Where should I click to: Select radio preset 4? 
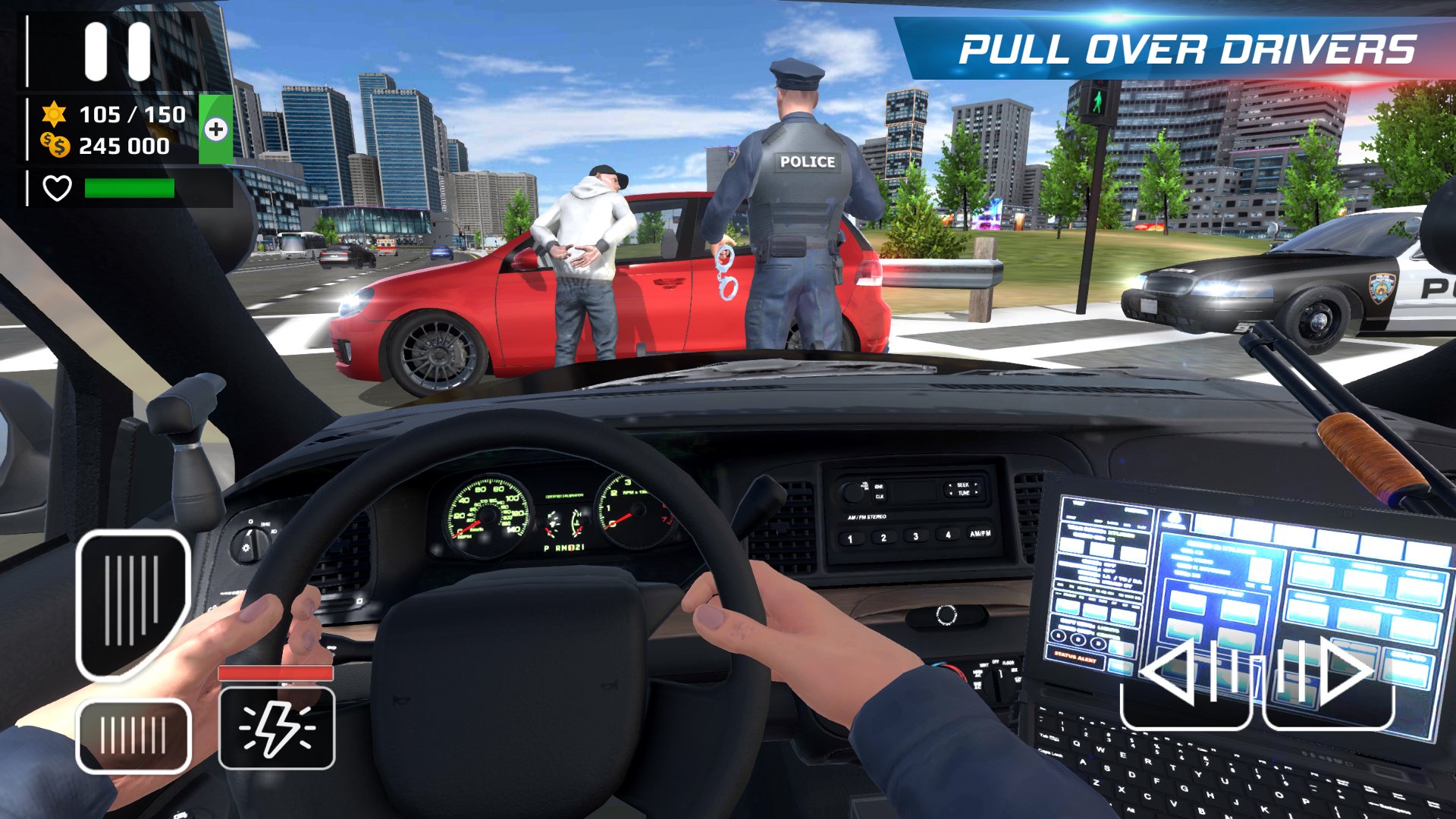pos(948,535)
